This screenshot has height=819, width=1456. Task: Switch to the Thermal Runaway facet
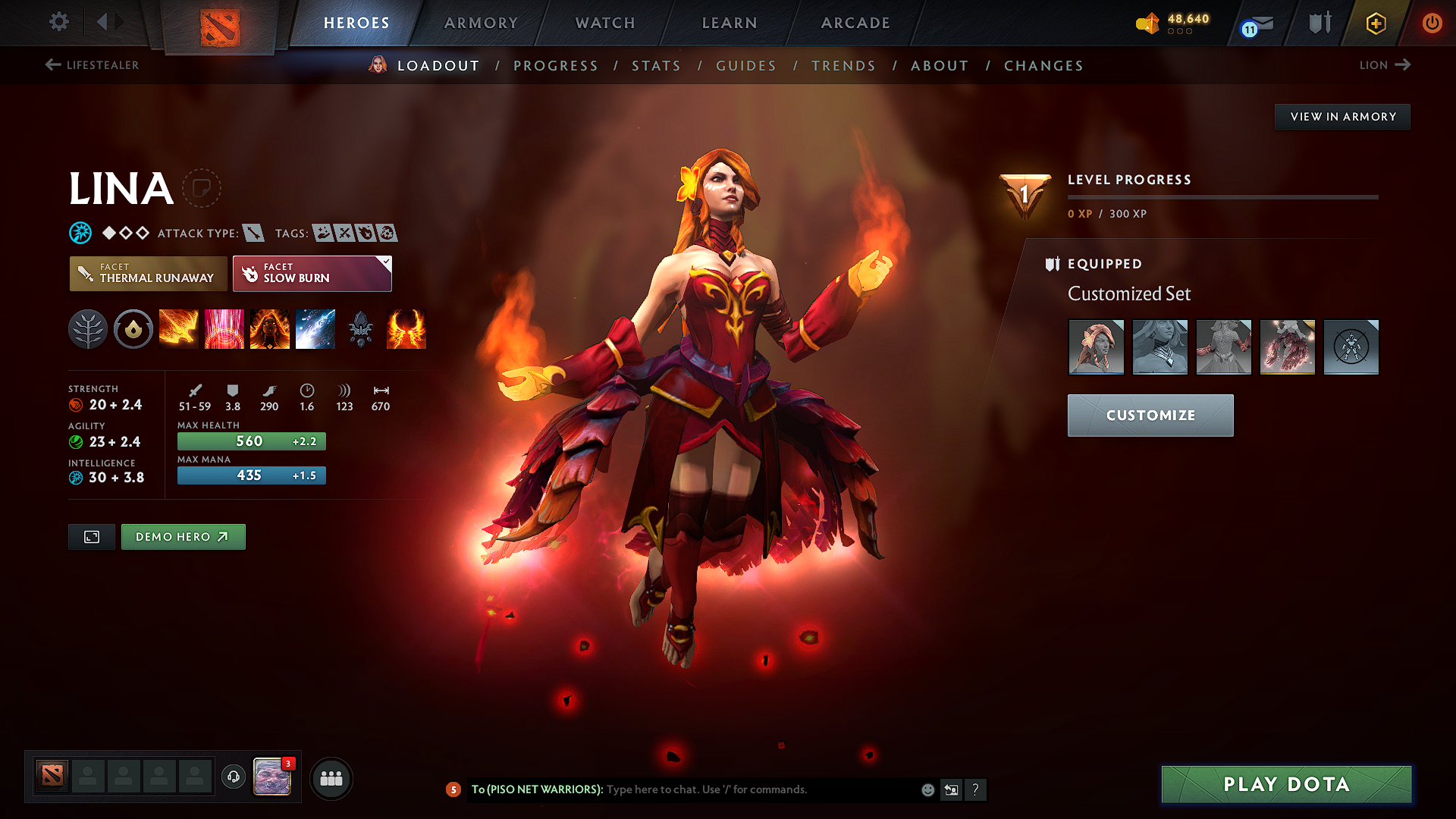tap(147, 274)
